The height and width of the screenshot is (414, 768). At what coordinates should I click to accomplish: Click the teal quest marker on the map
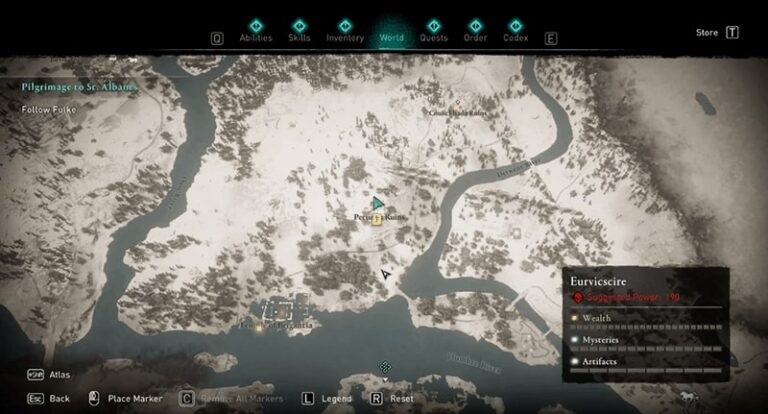point(378,203)
